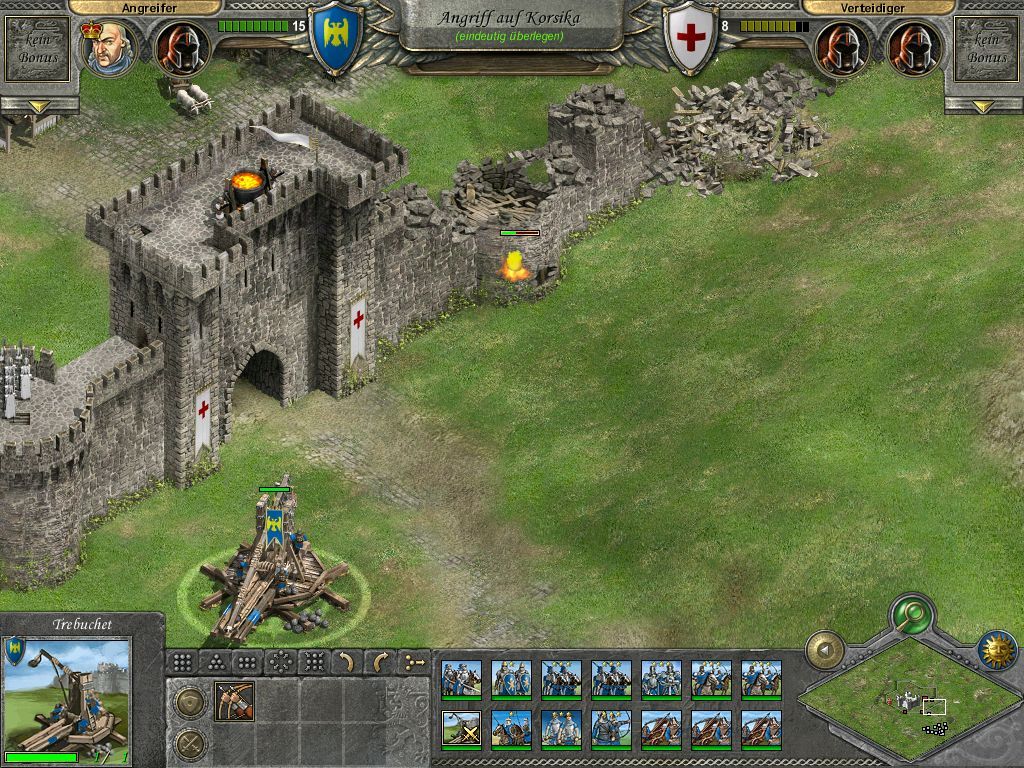1024x768 pixels.
Task: Expand the attacker bonus panel arrow
Action: [39, 106]
